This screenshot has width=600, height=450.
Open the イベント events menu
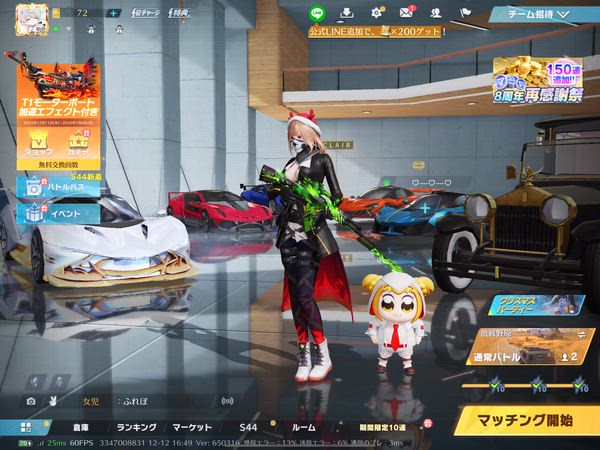coord(58,213)
